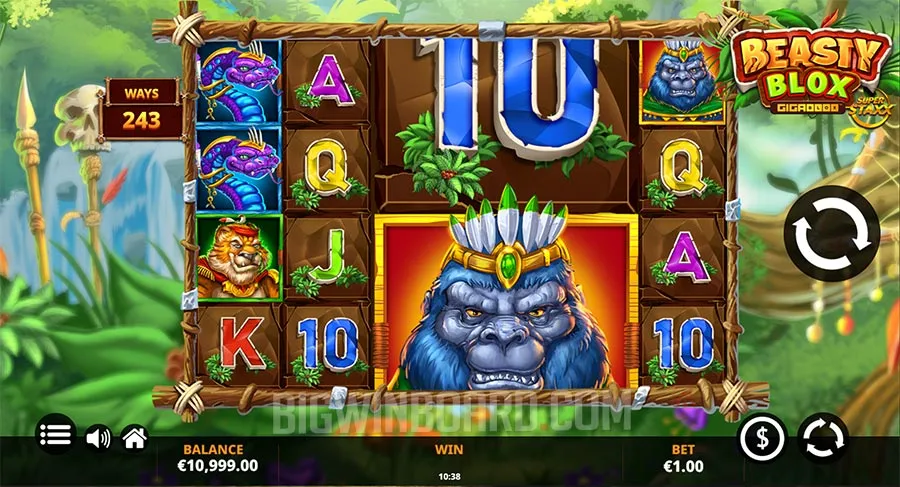Spin the reels with the large spin button

(831, 233)
